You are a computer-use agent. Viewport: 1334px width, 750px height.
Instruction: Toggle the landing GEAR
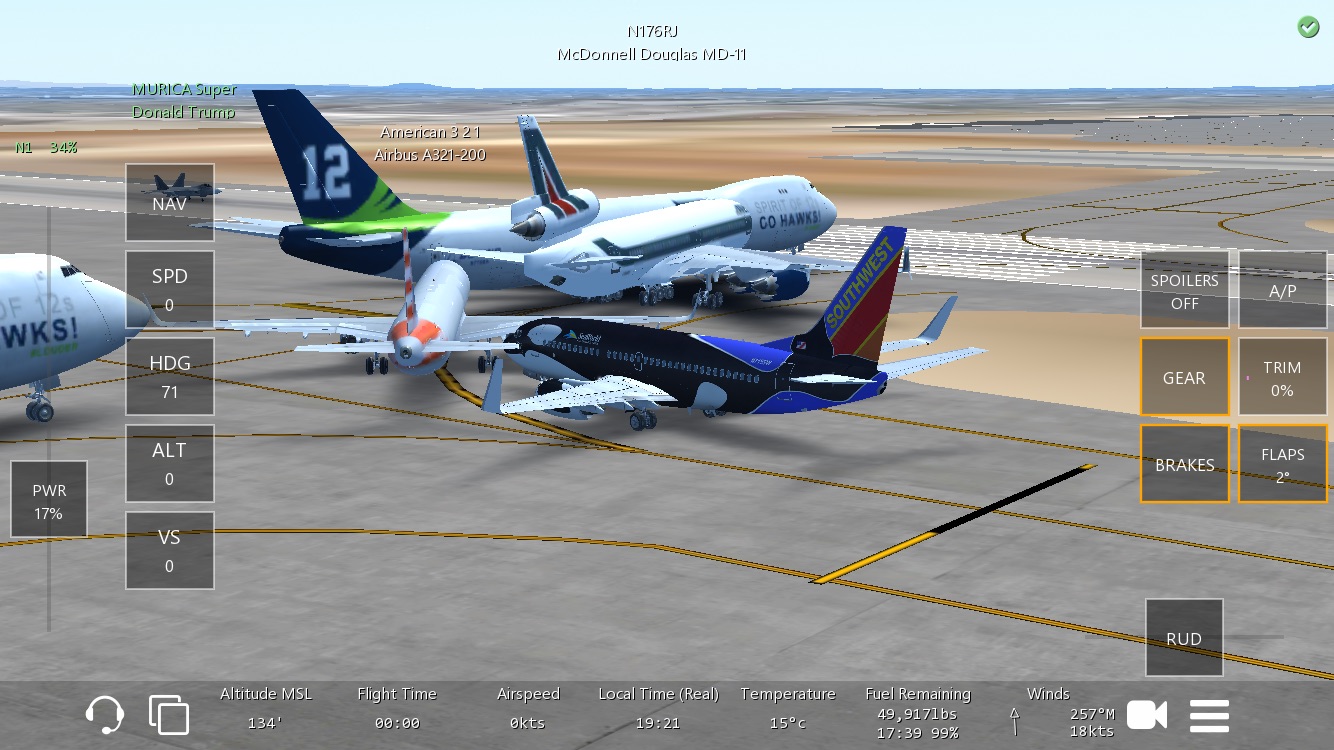pos(1185,377)
